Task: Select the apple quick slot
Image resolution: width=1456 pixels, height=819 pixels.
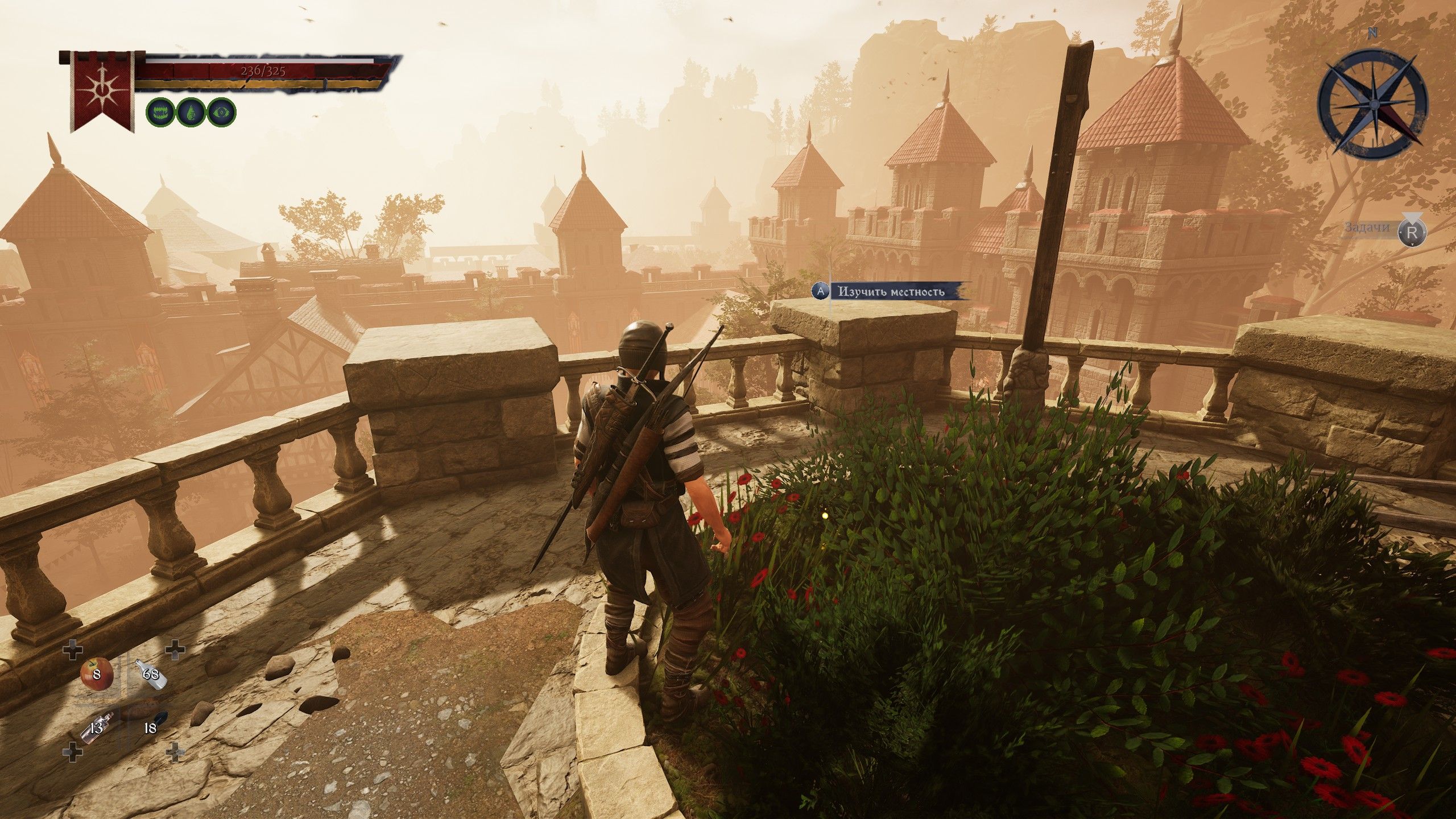Action: (96, 675)
